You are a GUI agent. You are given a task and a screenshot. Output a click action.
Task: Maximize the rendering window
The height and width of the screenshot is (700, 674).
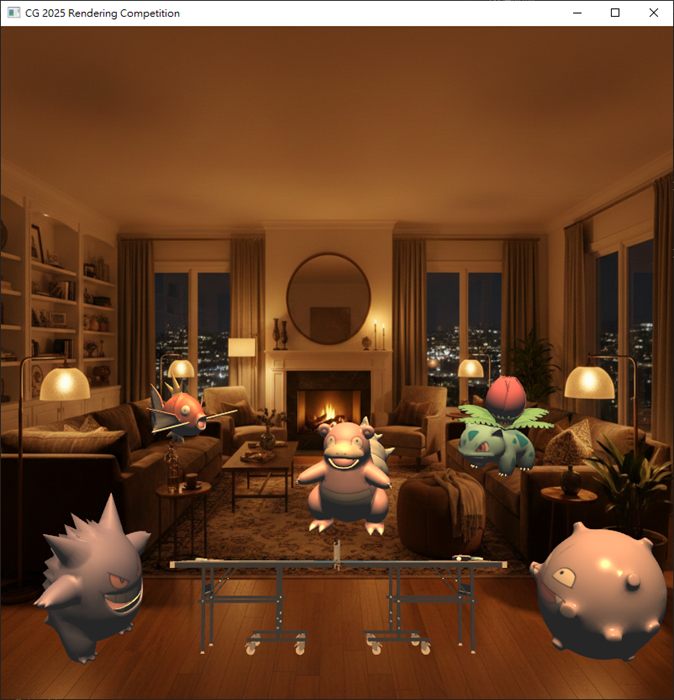point(615,13)
